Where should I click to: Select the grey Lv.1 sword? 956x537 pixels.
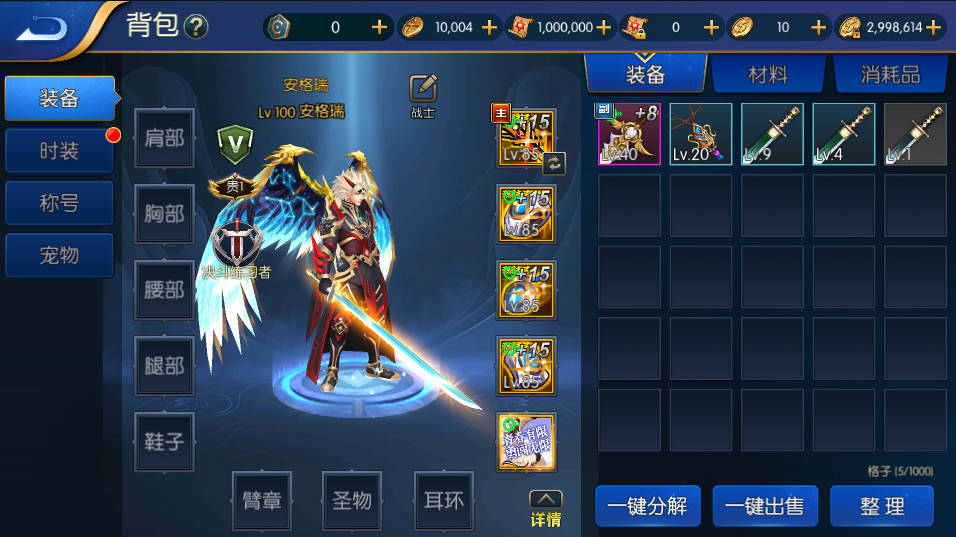tap(915, 134)
